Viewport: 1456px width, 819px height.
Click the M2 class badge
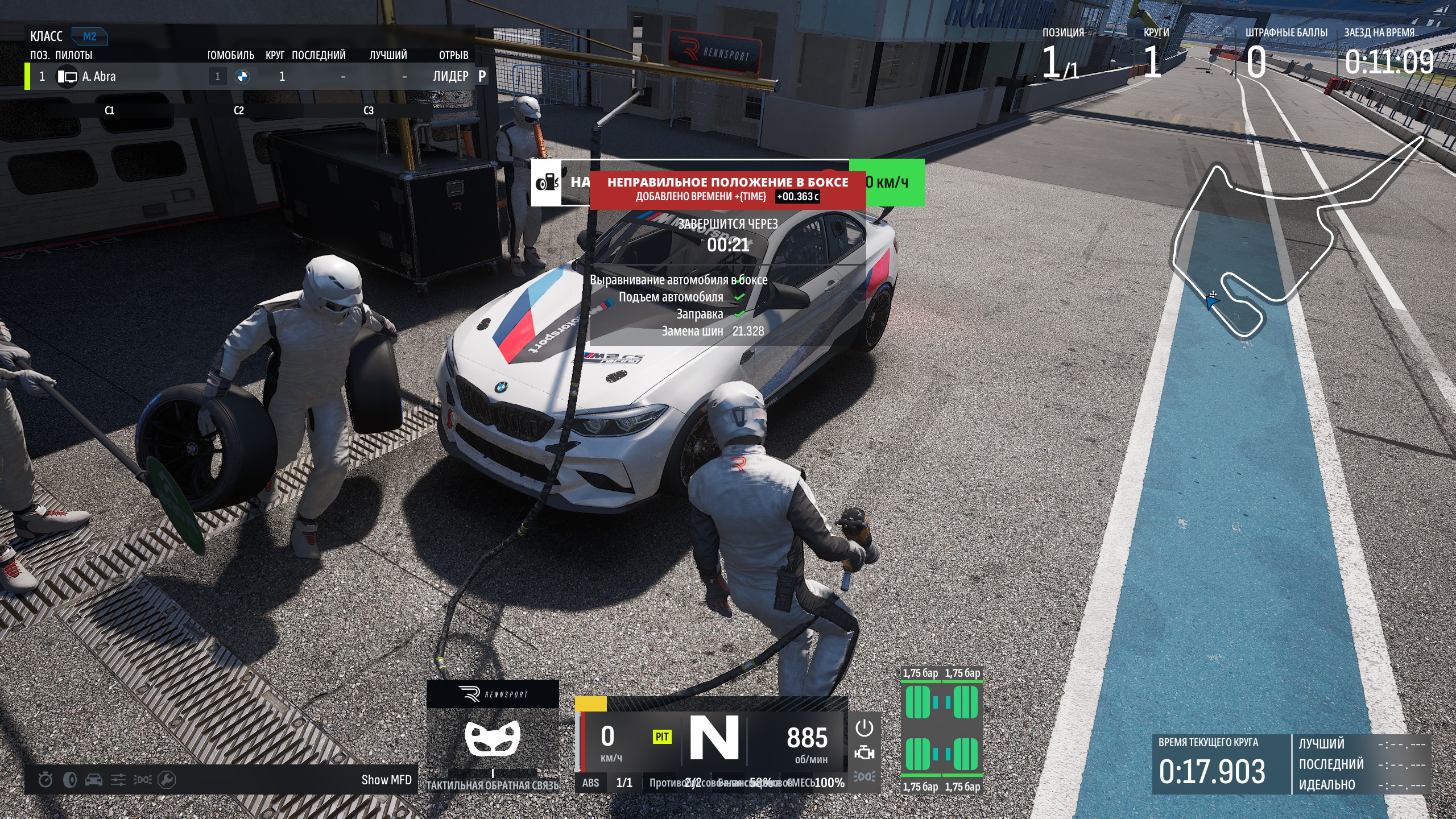90,36
